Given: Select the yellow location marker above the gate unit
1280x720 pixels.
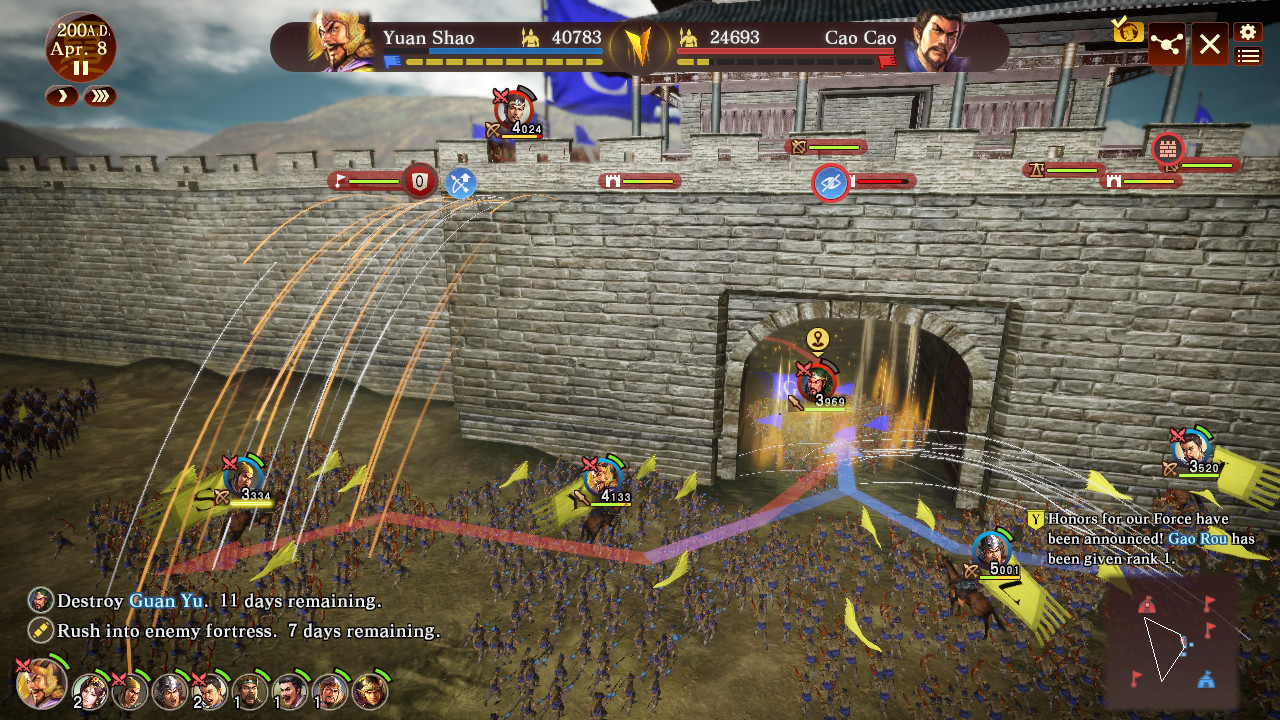Looking at the screenshot, I should (817, 338).
